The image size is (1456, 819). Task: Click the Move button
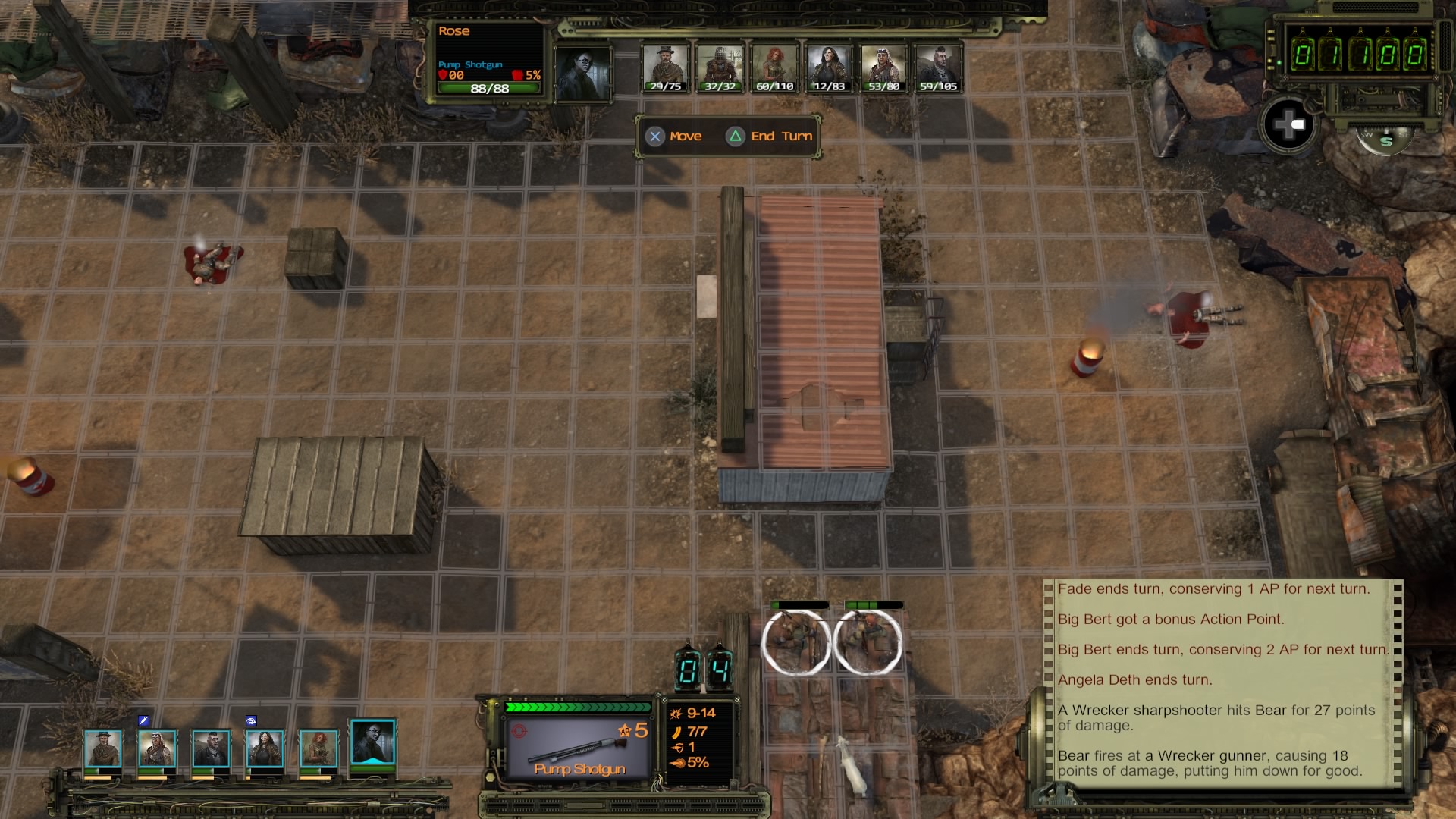(x=674, y=136)
